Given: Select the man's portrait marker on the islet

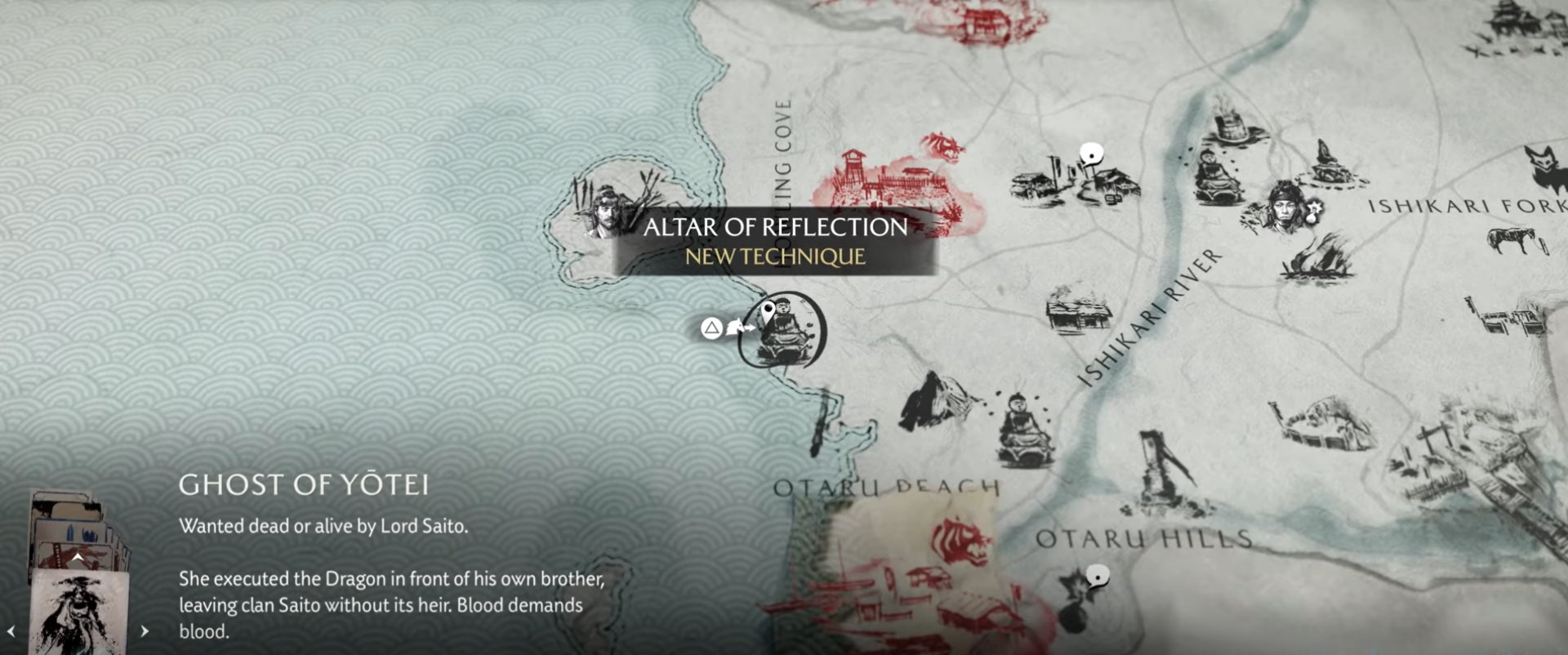Looking at the screenshot, I should (606, 210).
